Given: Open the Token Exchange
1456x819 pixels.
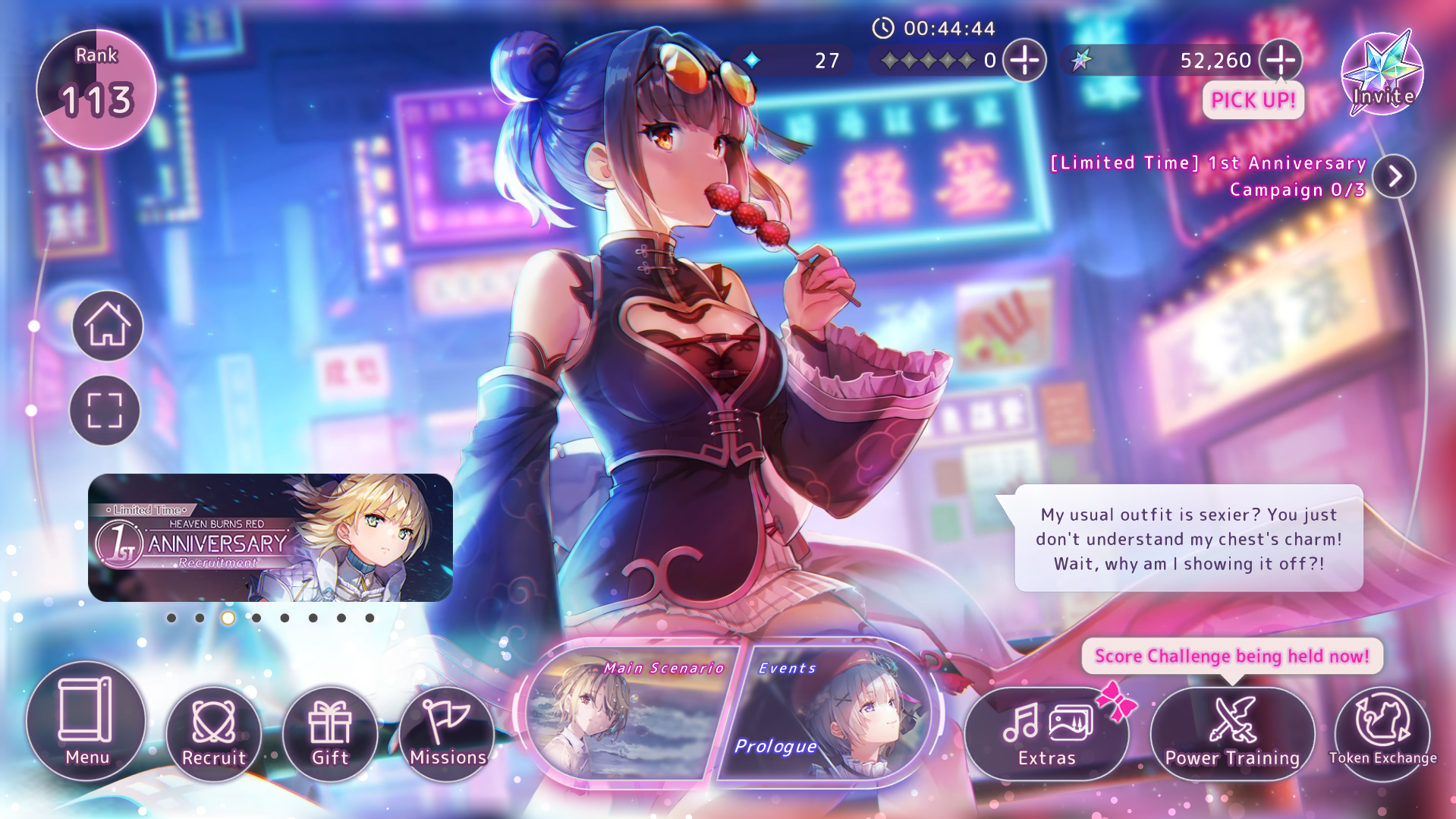Looking at the screenshot, I should tap(1382, 733).
